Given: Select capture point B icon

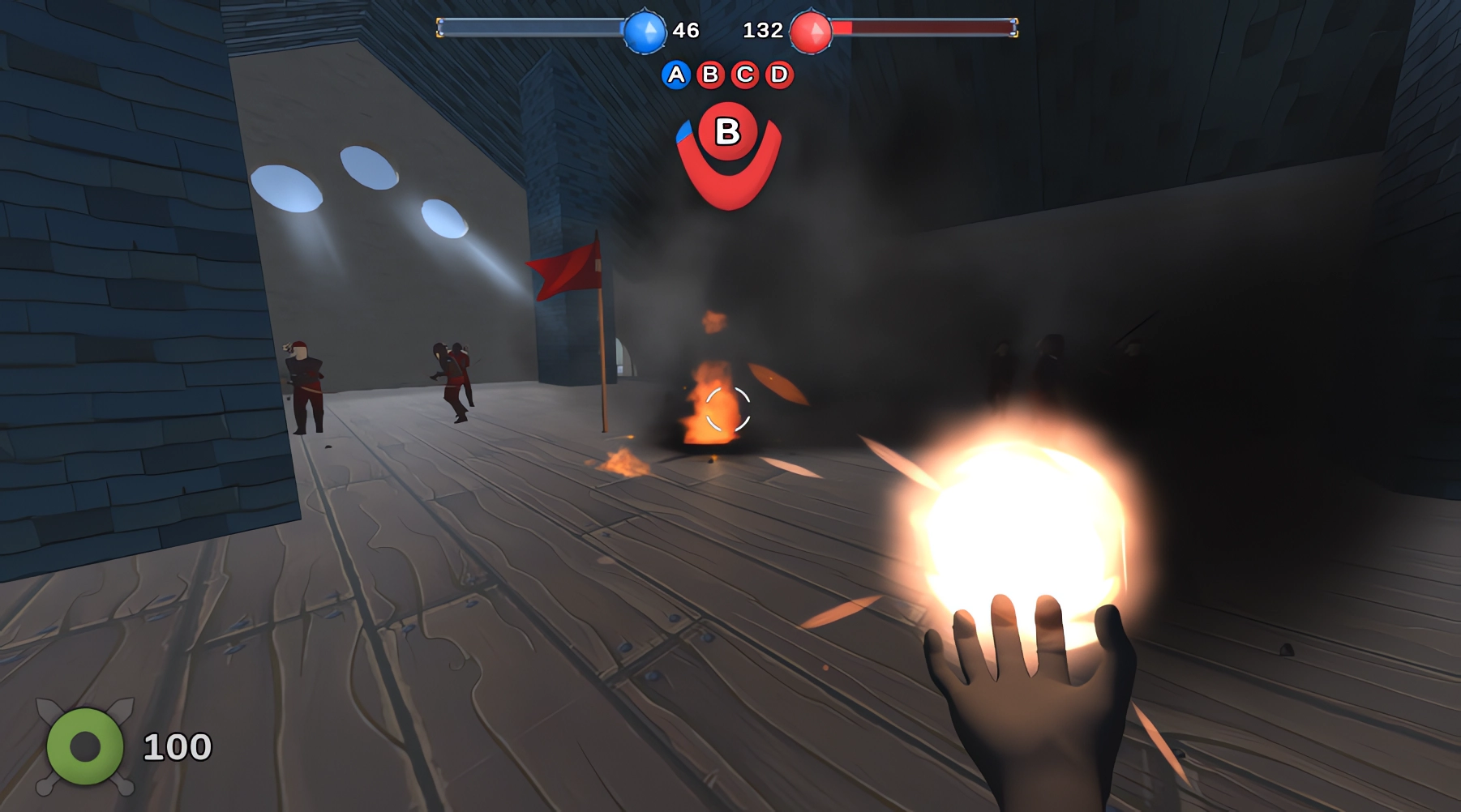Looking at the screenshot, I should tap(709, 75).
